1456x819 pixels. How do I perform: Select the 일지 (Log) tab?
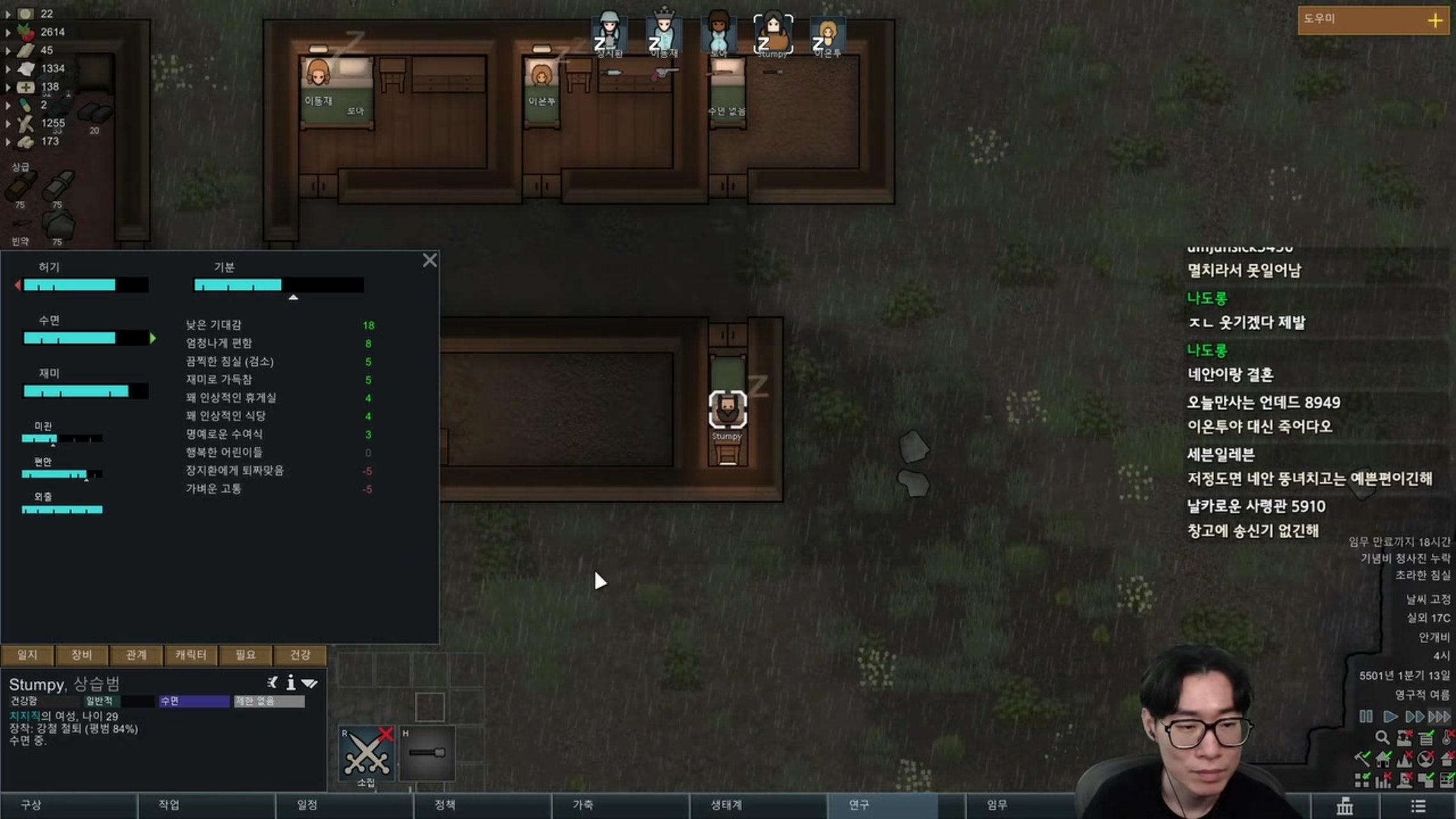tap(28, 655)
